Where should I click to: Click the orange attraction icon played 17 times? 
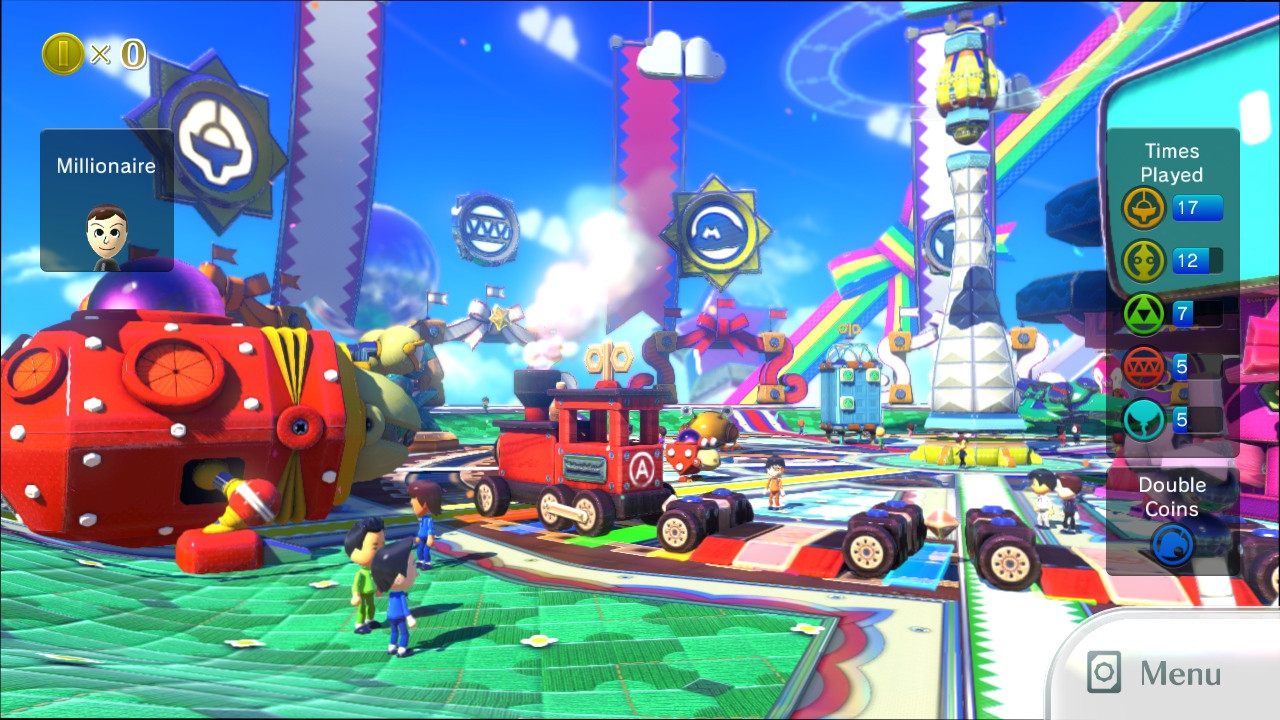pos(1144,208)
